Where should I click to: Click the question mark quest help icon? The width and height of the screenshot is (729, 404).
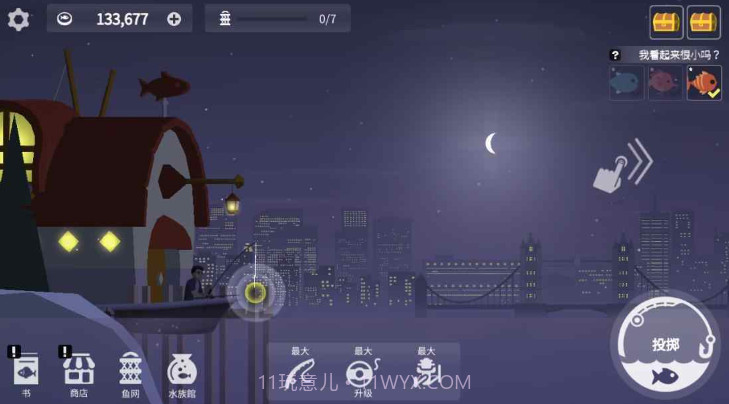tap(615, 55)
